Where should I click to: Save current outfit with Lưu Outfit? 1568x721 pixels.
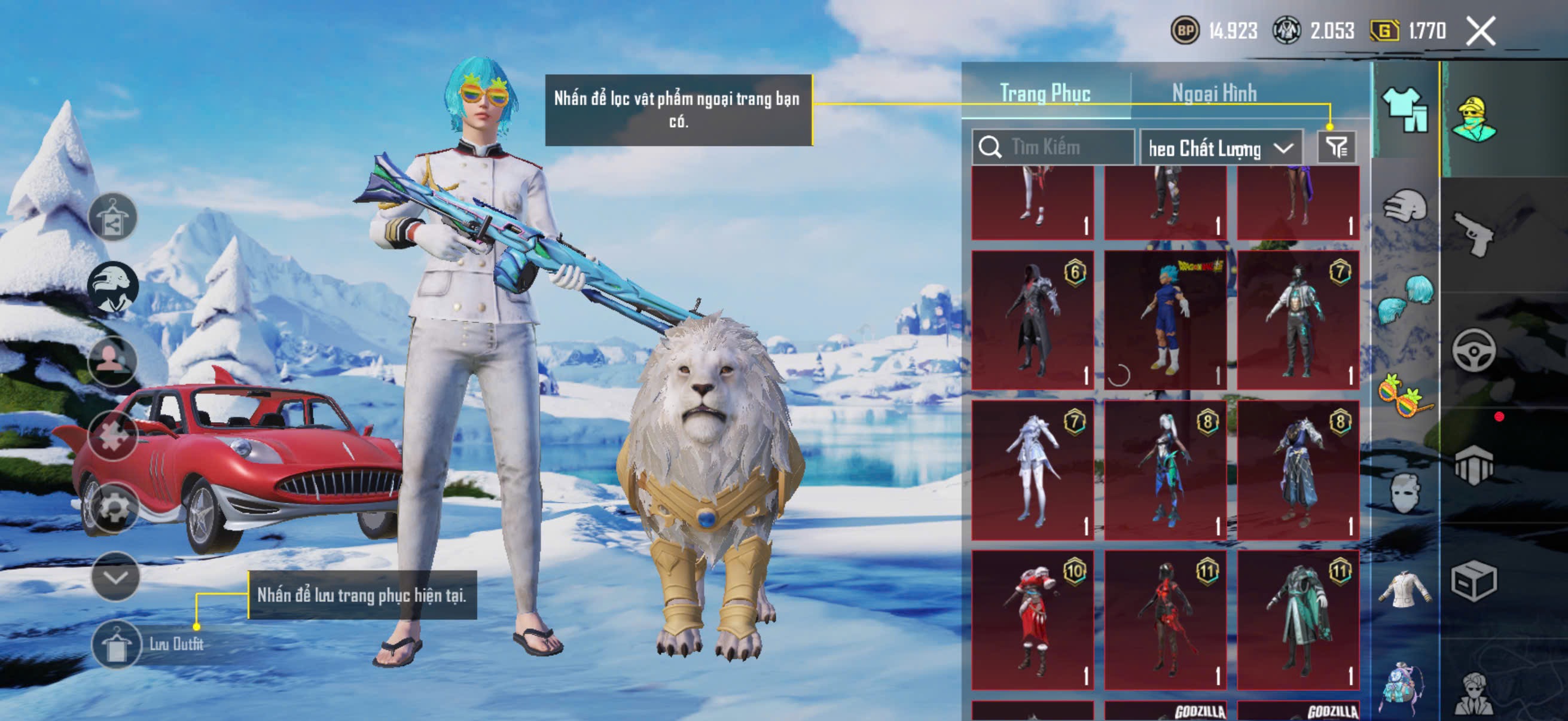click(x=115, y=644)
